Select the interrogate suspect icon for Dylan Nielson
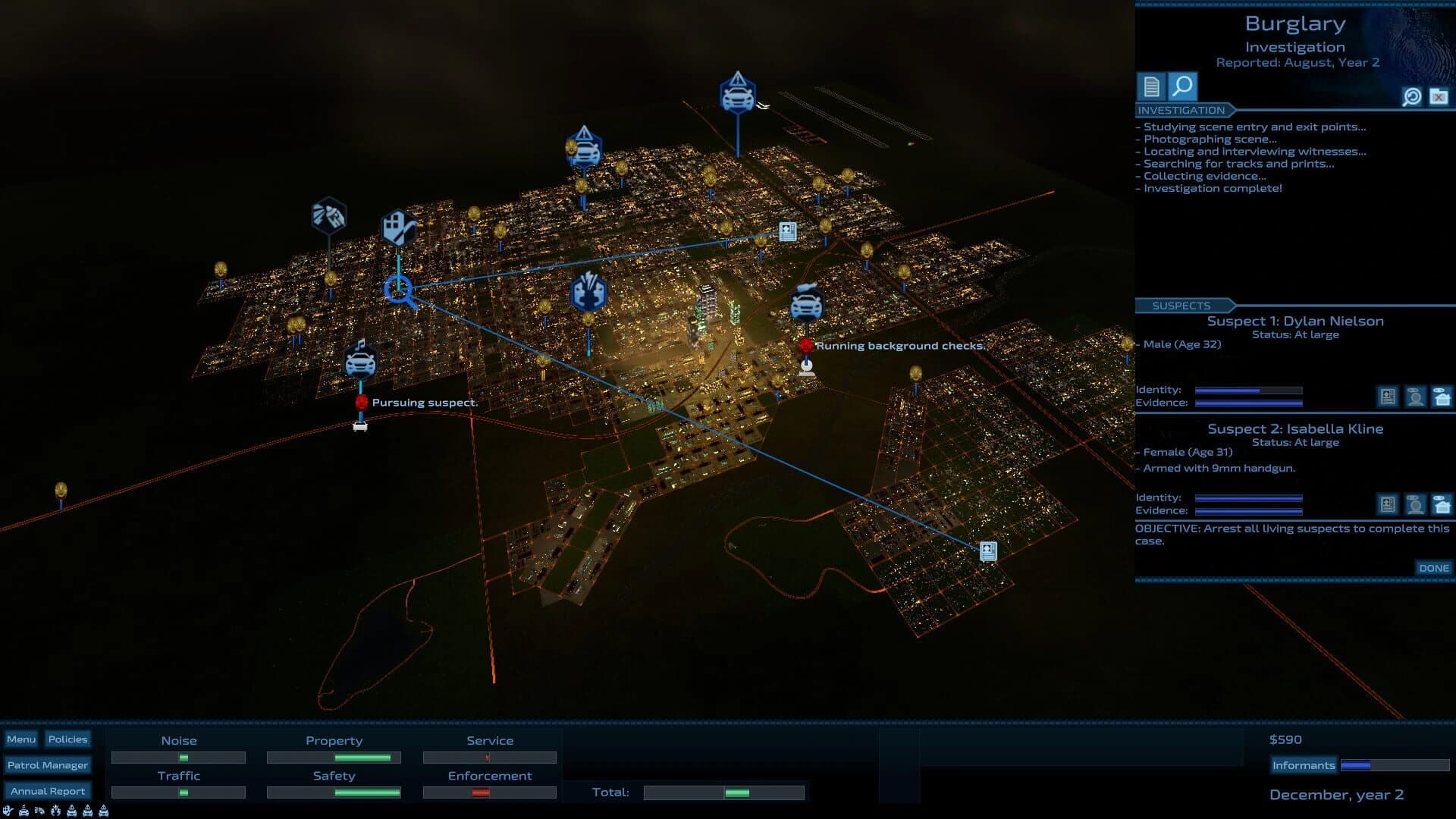 tap(1415, 397)
